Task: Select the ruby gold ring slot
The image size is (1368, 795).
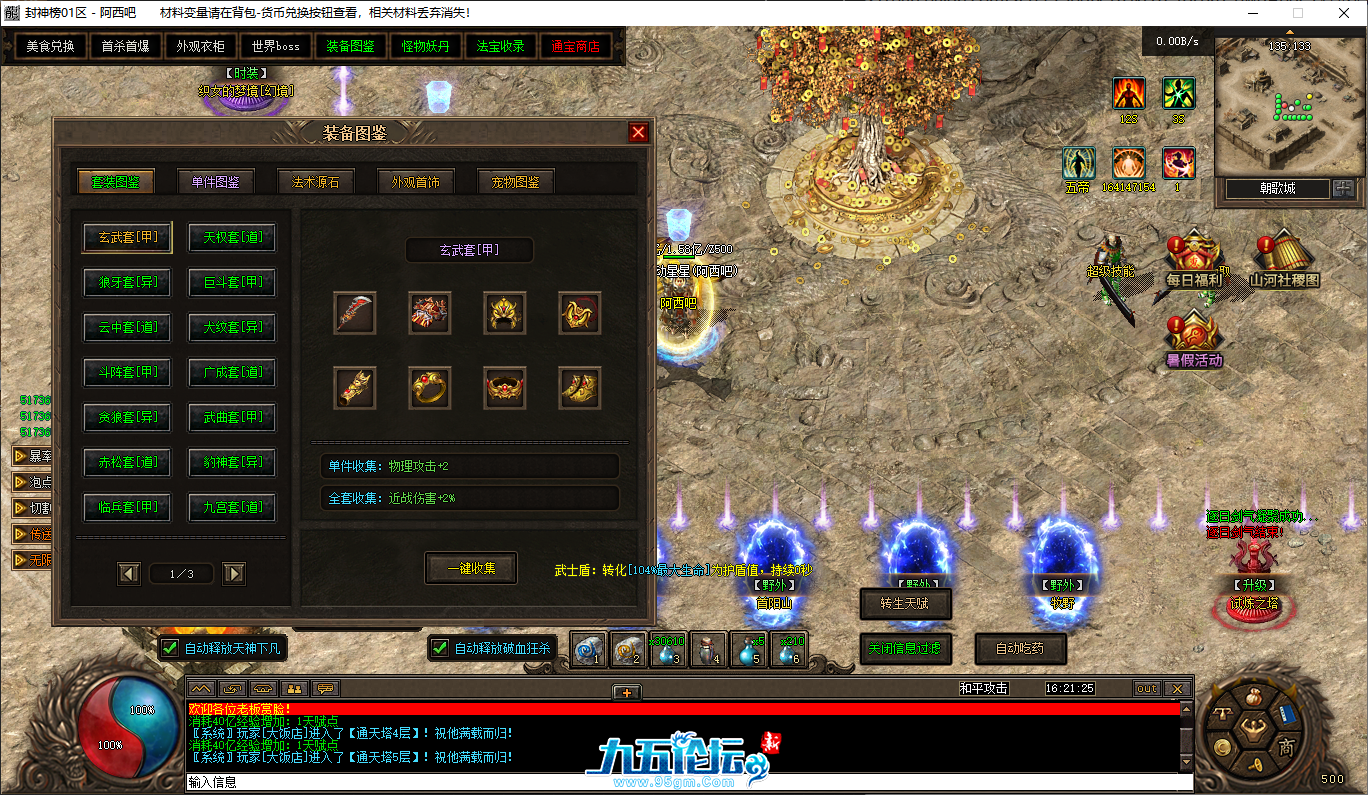Action: [430, 387]
